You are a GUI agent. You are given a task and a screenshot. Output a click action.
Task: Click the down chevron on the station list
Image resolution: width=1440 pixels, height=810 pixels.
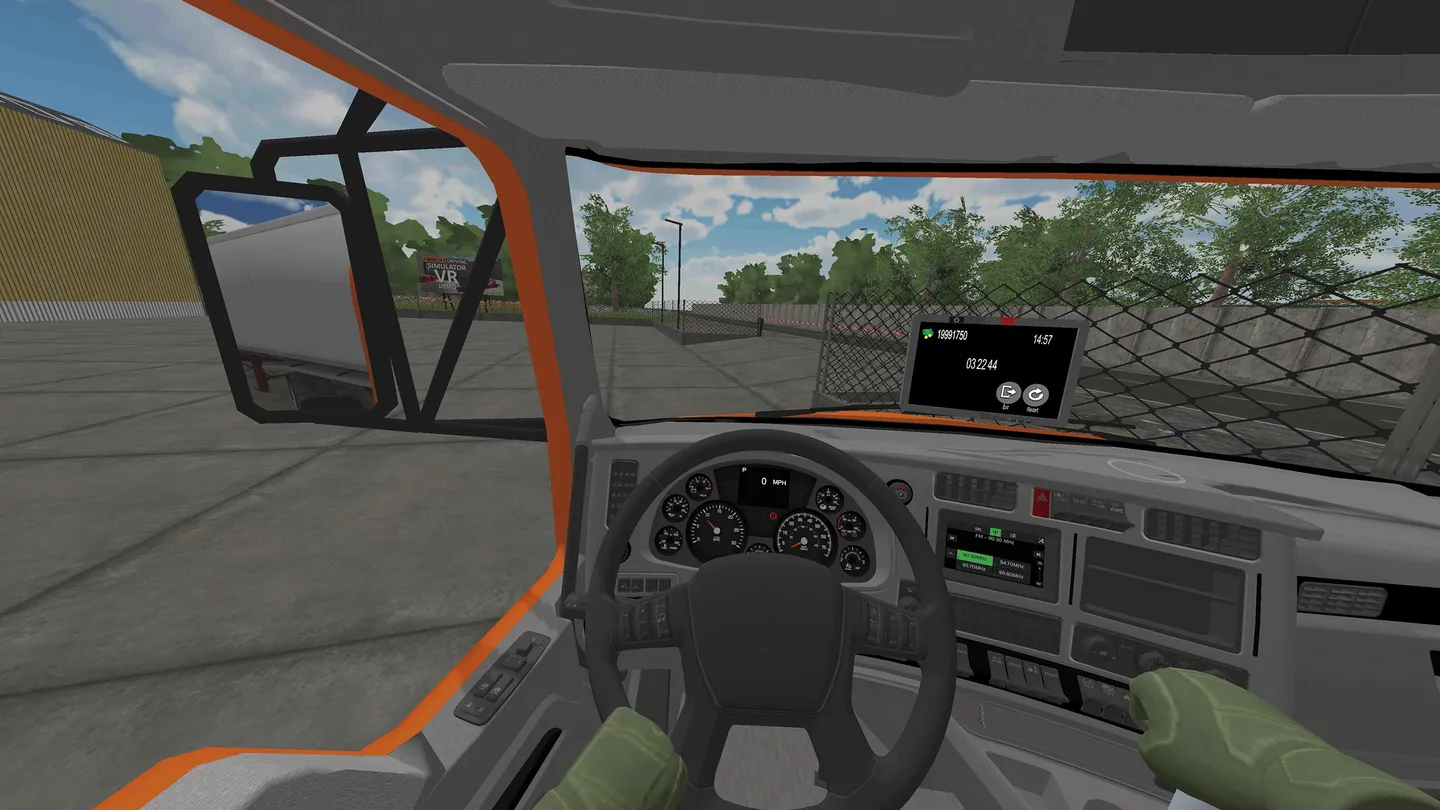[1038, 583]
